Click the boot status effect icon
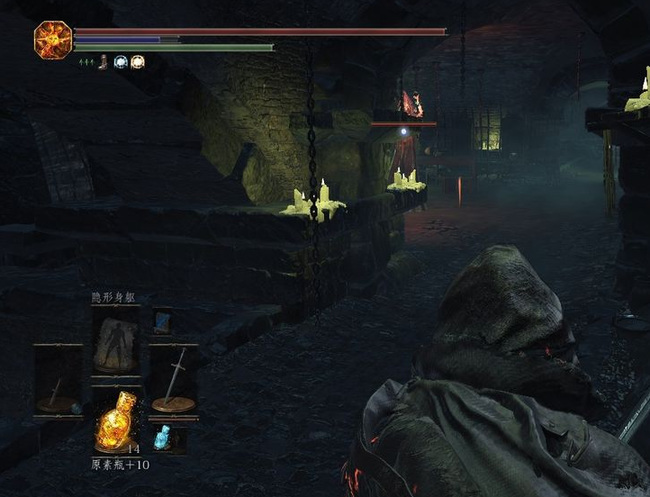 click(104, 62)
